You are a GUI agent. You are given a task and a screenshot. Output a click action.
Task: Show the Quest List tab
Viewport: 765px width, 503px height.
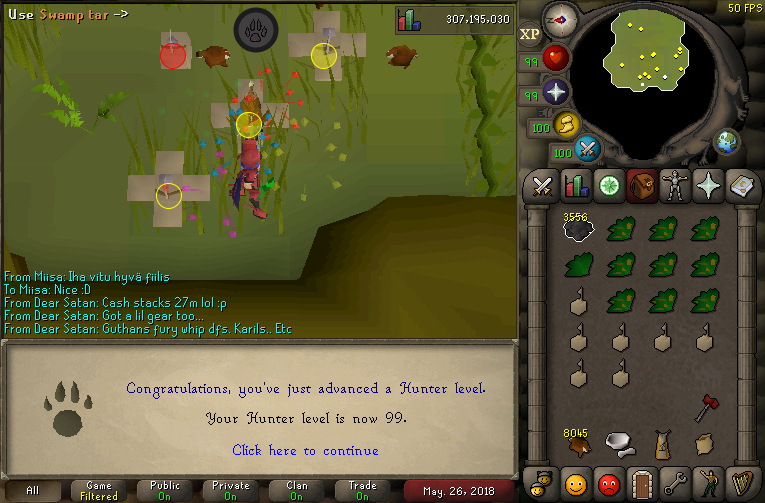pos(609,186)
